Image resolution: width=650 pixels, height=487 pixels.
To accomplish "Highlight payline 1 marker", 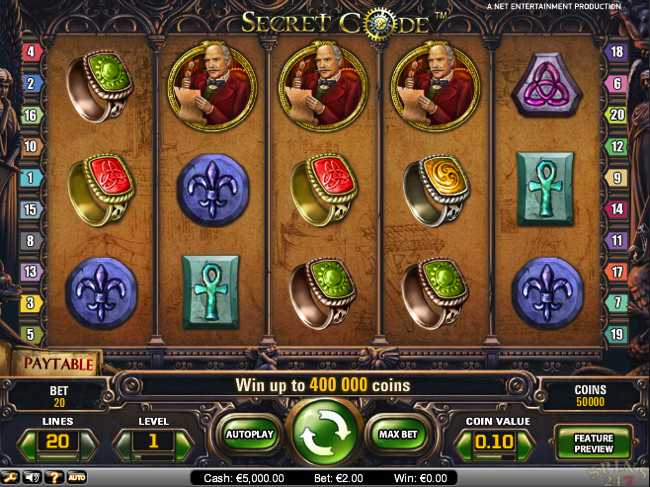I will [x=31, y=178].
